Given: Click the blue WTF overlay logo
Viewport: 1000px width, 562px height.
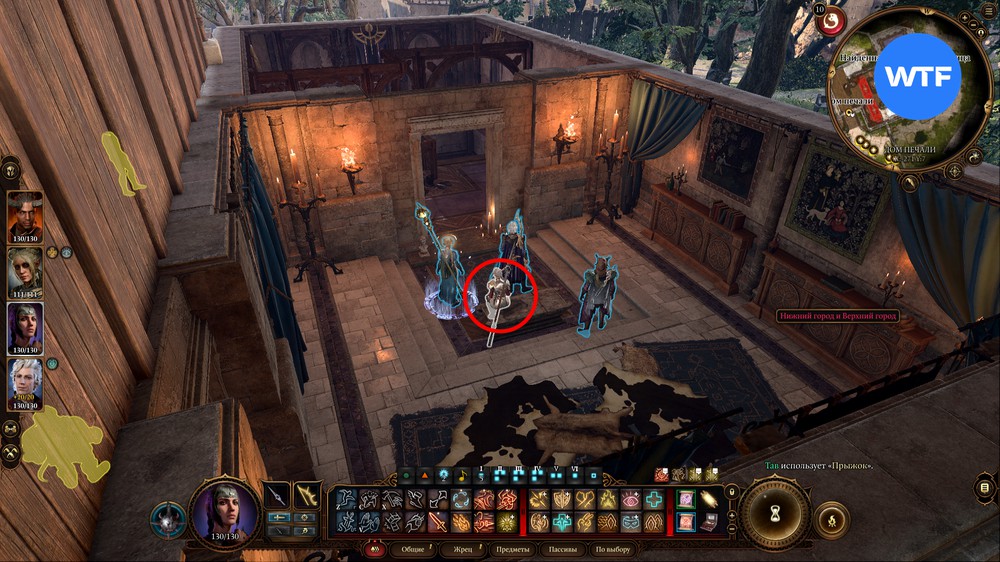Looking at the screenshot, I should tap(924, 75).
